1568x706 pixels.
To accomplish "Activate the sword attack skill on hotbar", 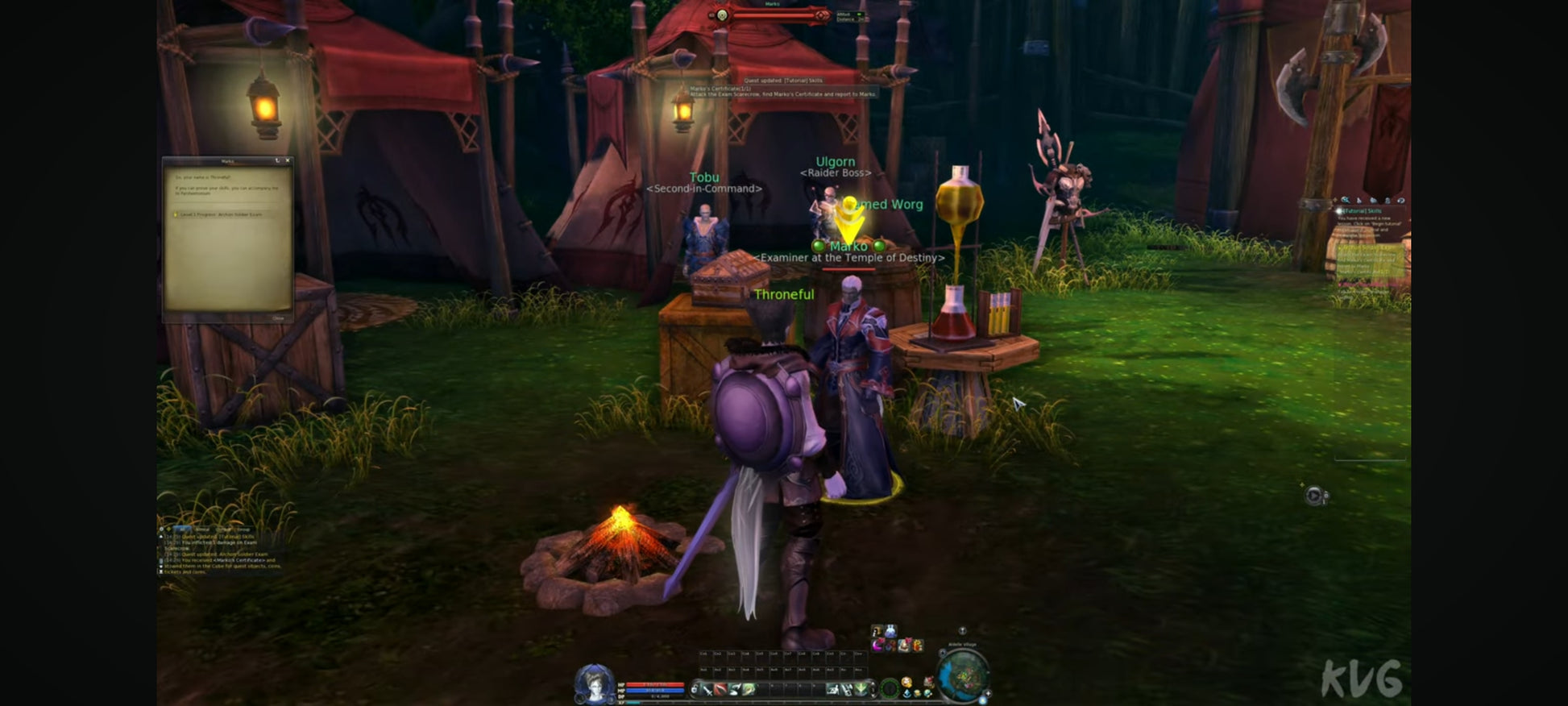I will tap(707, 689).
